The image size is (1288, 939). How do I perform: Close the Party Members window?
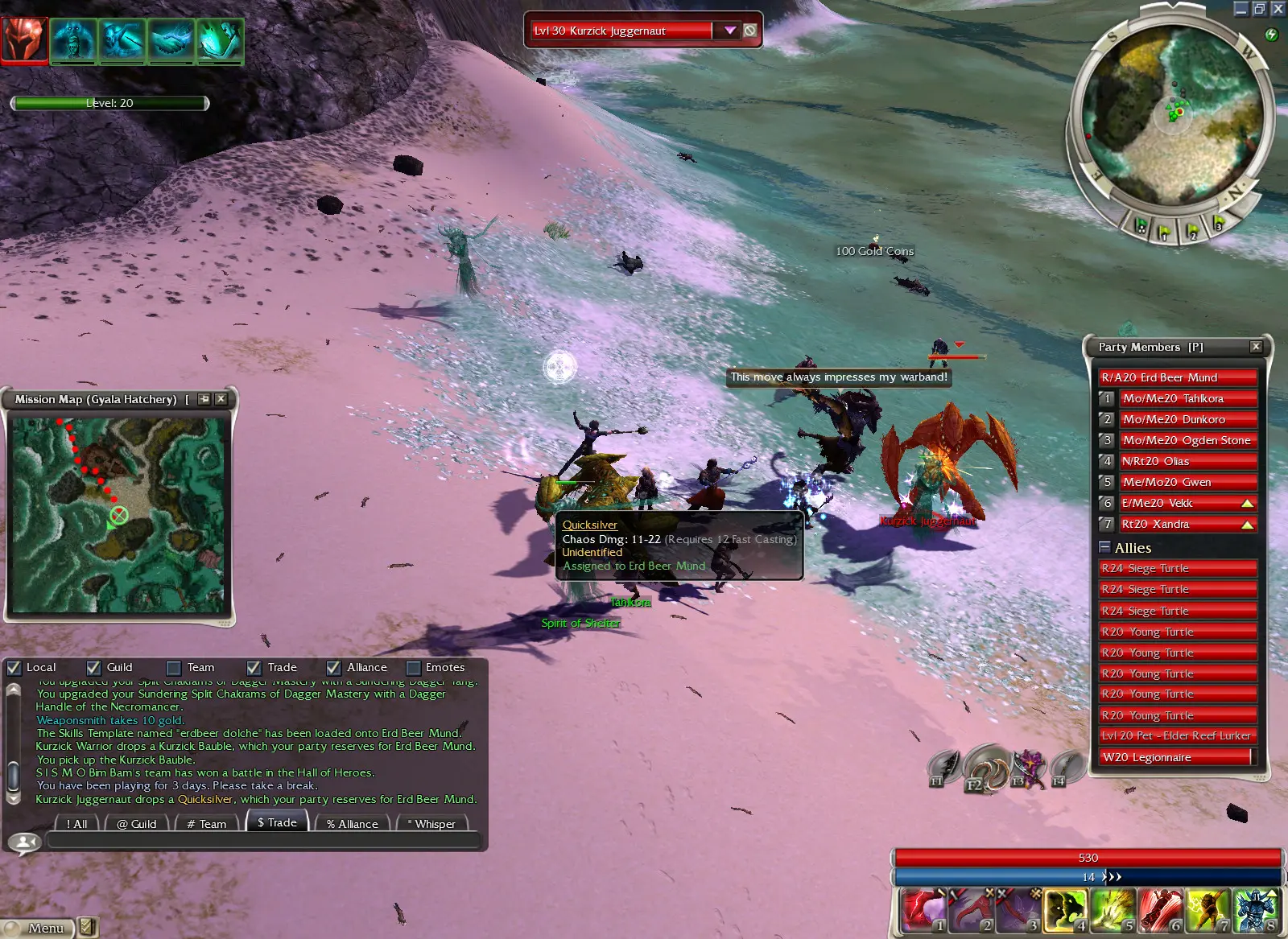coord(1256,347)
